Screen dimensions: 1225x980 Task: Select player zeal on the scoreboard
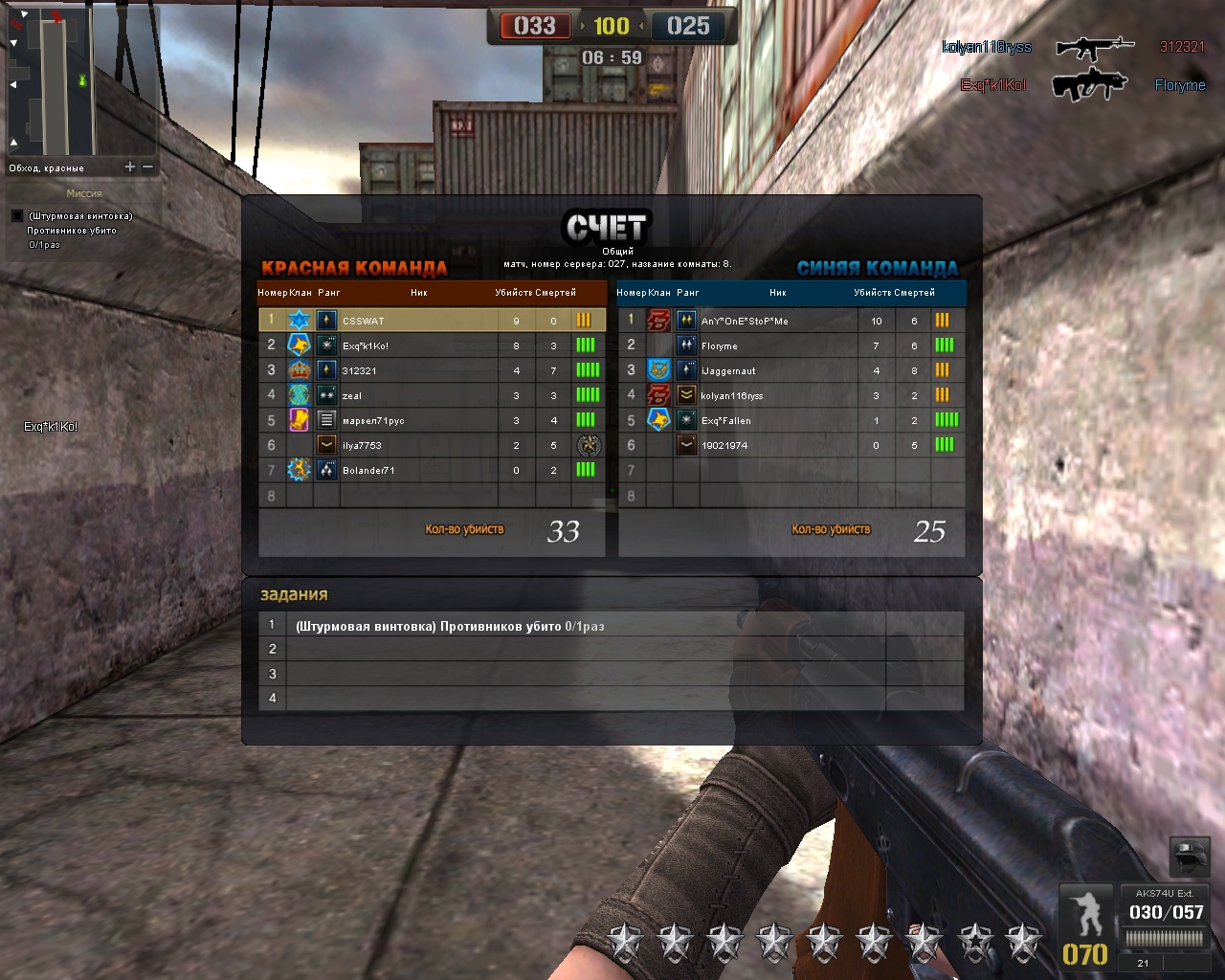(x=352, y=395)
